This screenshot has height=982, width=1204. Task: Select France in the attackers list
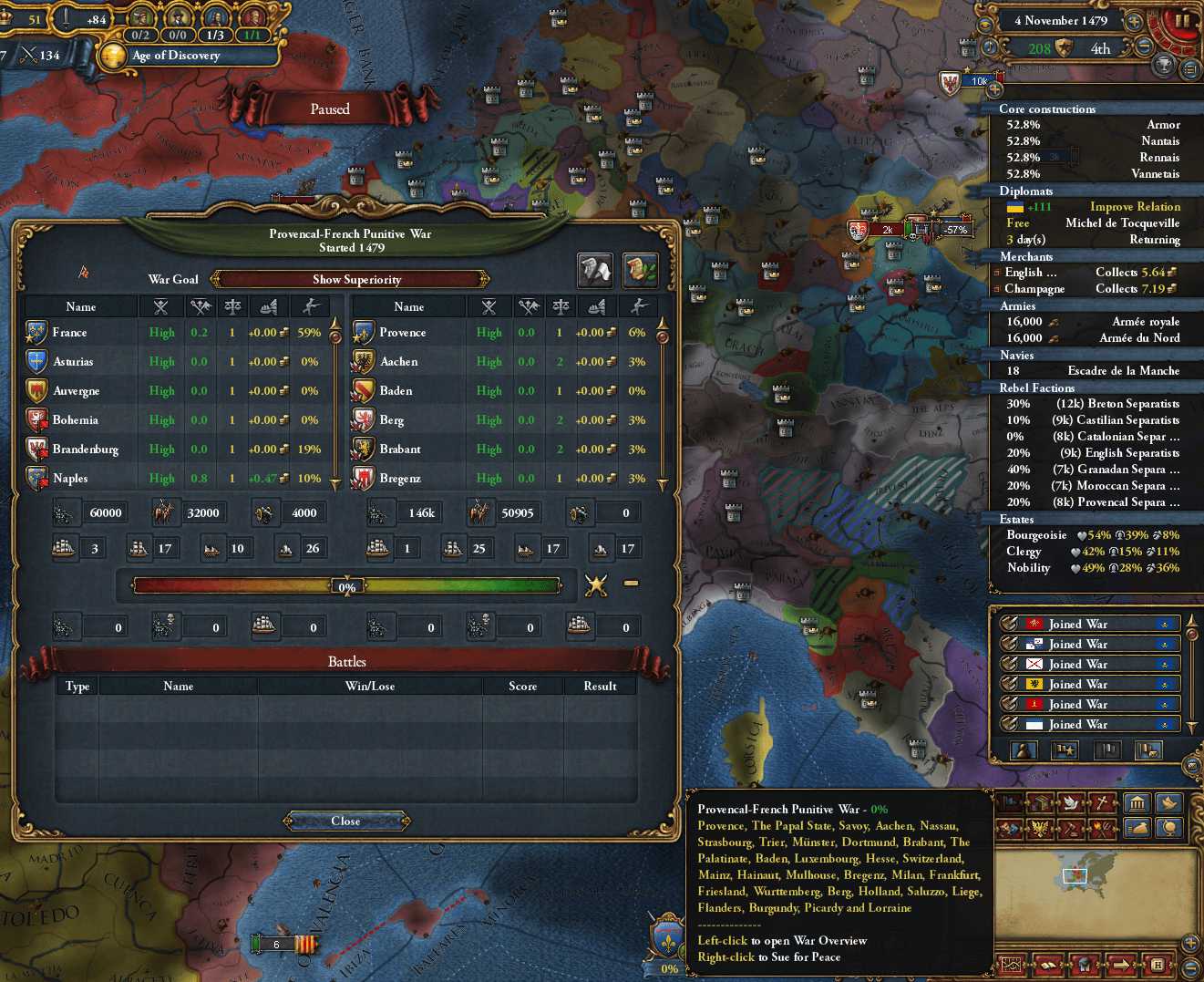[70, 333]
